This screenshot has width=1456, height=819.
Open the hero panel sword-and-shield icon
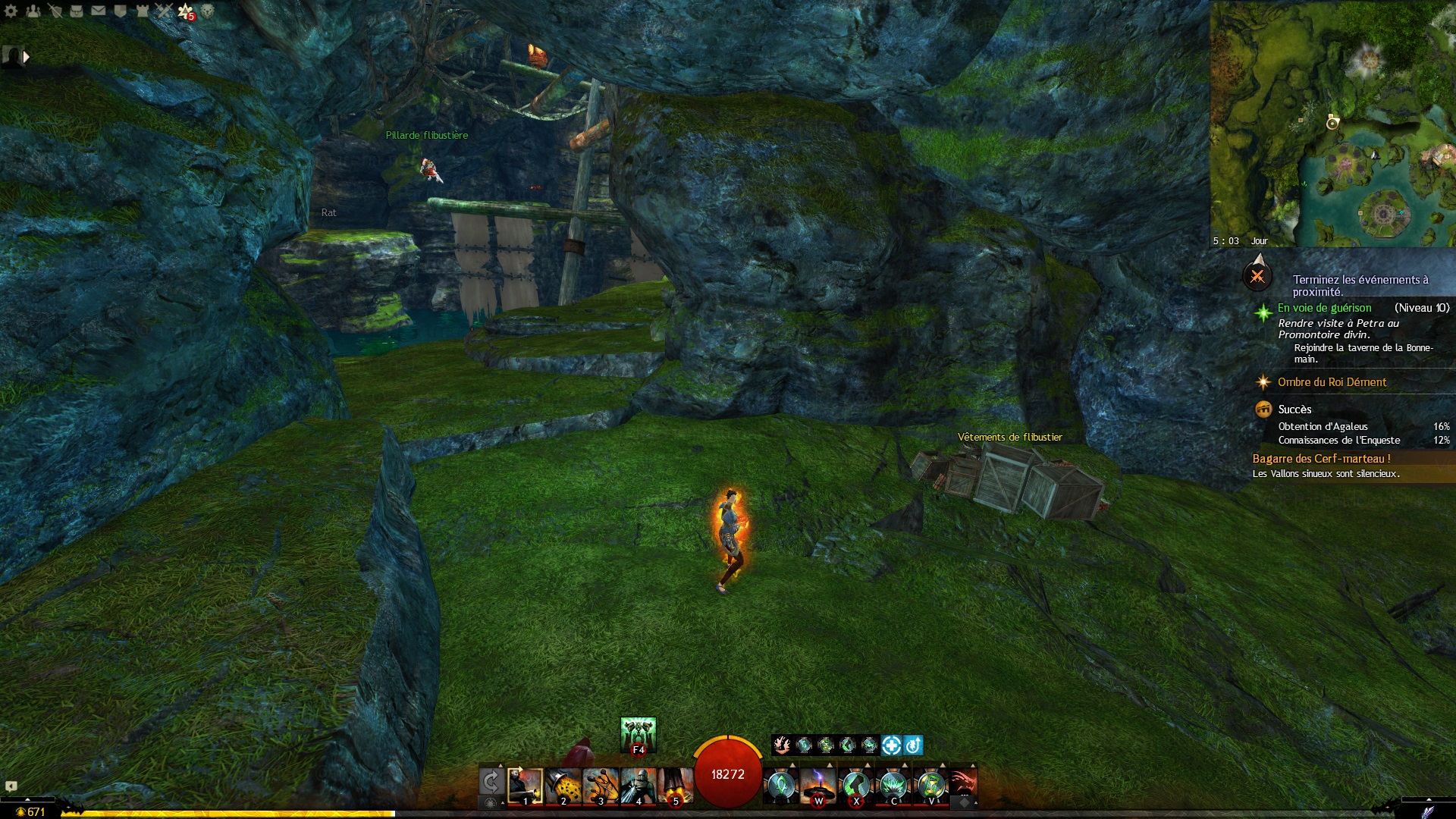55,11
